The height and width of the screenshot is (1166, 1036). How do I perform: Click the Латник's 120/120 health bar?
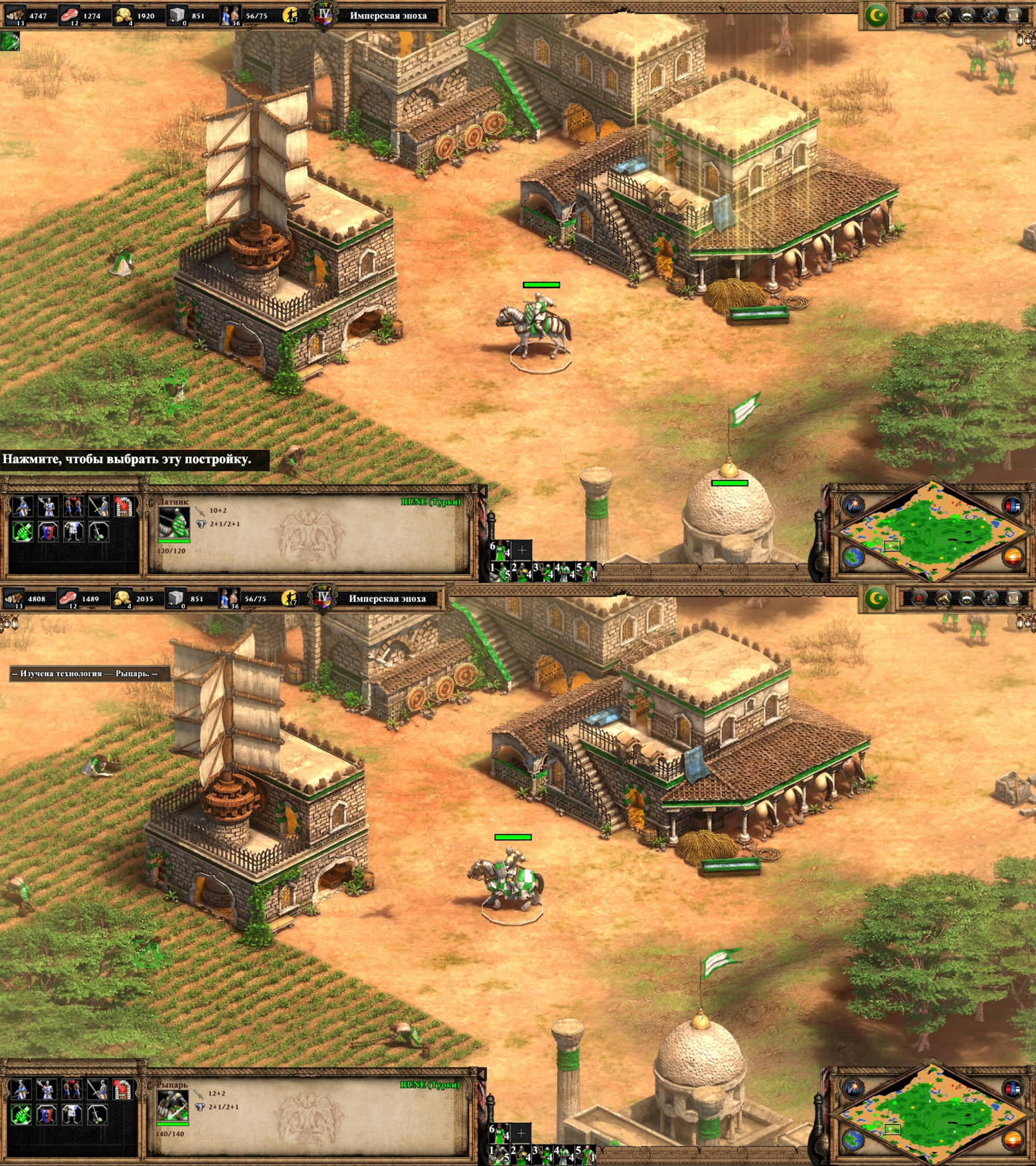[x=174, y=541]
